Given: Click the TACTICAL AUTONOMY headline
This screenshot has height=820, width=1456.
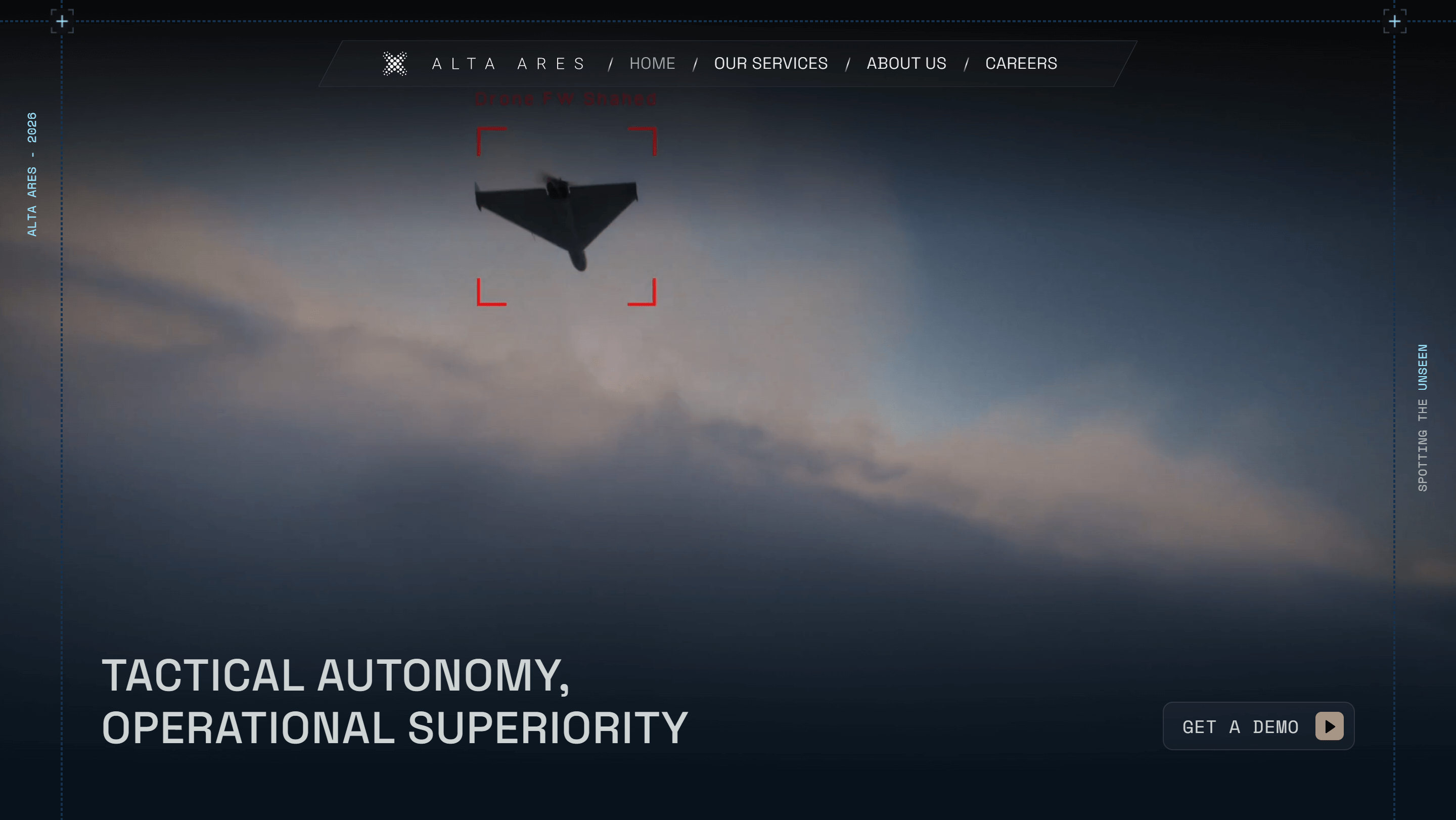Looking at the screenshot, I should click(x=336, y=675).
